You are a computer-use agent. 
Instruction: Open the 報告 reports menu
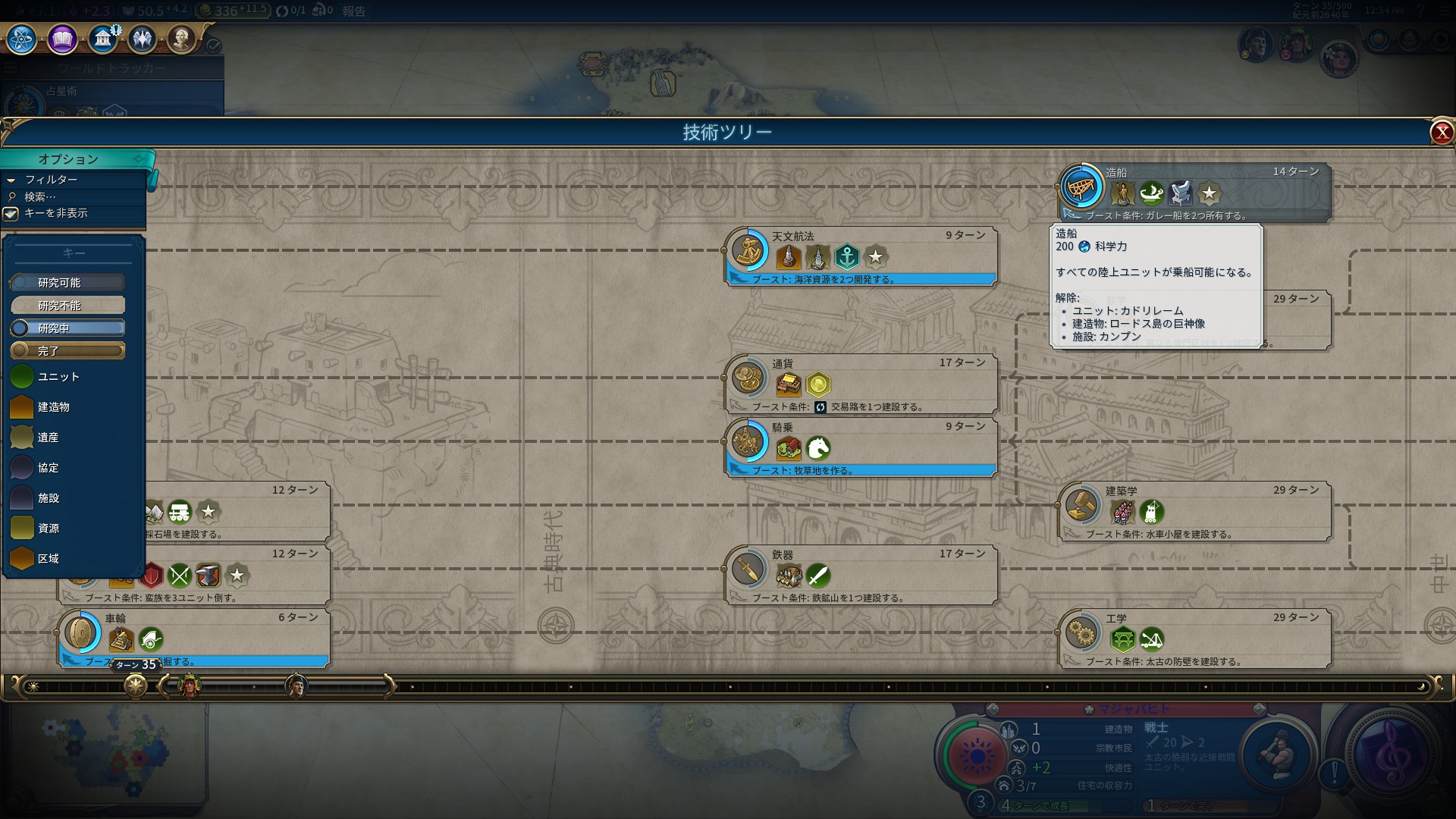(x=354, y=11)
